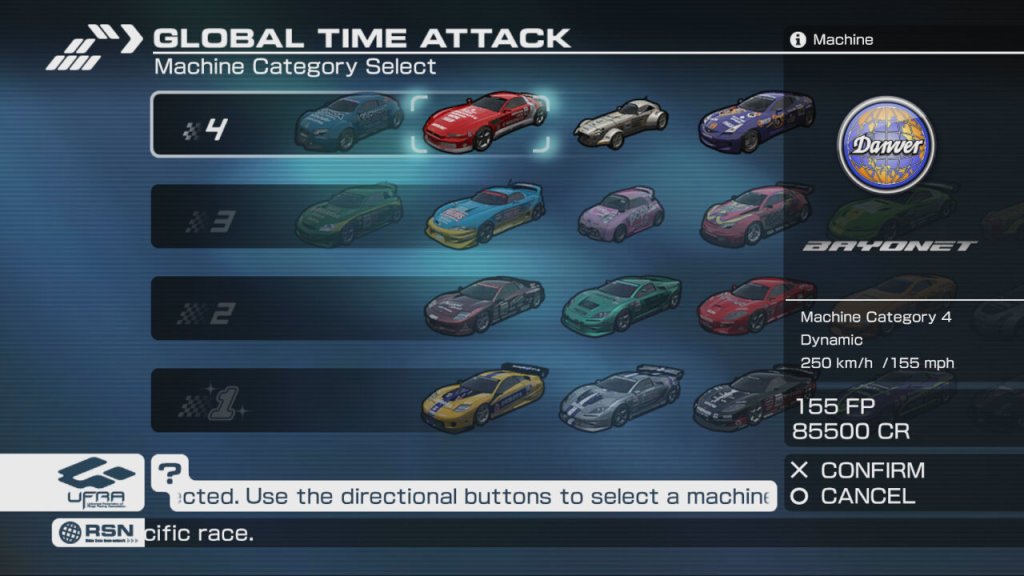1024x576 pixels.
Task: Choose the silver open-wheel roadster in category 4
Action: pyautogui.click(x=620, y=123)
